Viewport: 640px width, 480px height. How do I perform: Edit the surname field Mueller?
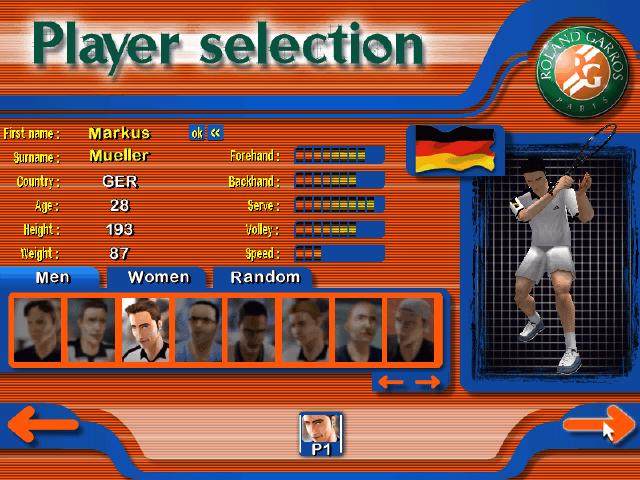tap(119, 156)
